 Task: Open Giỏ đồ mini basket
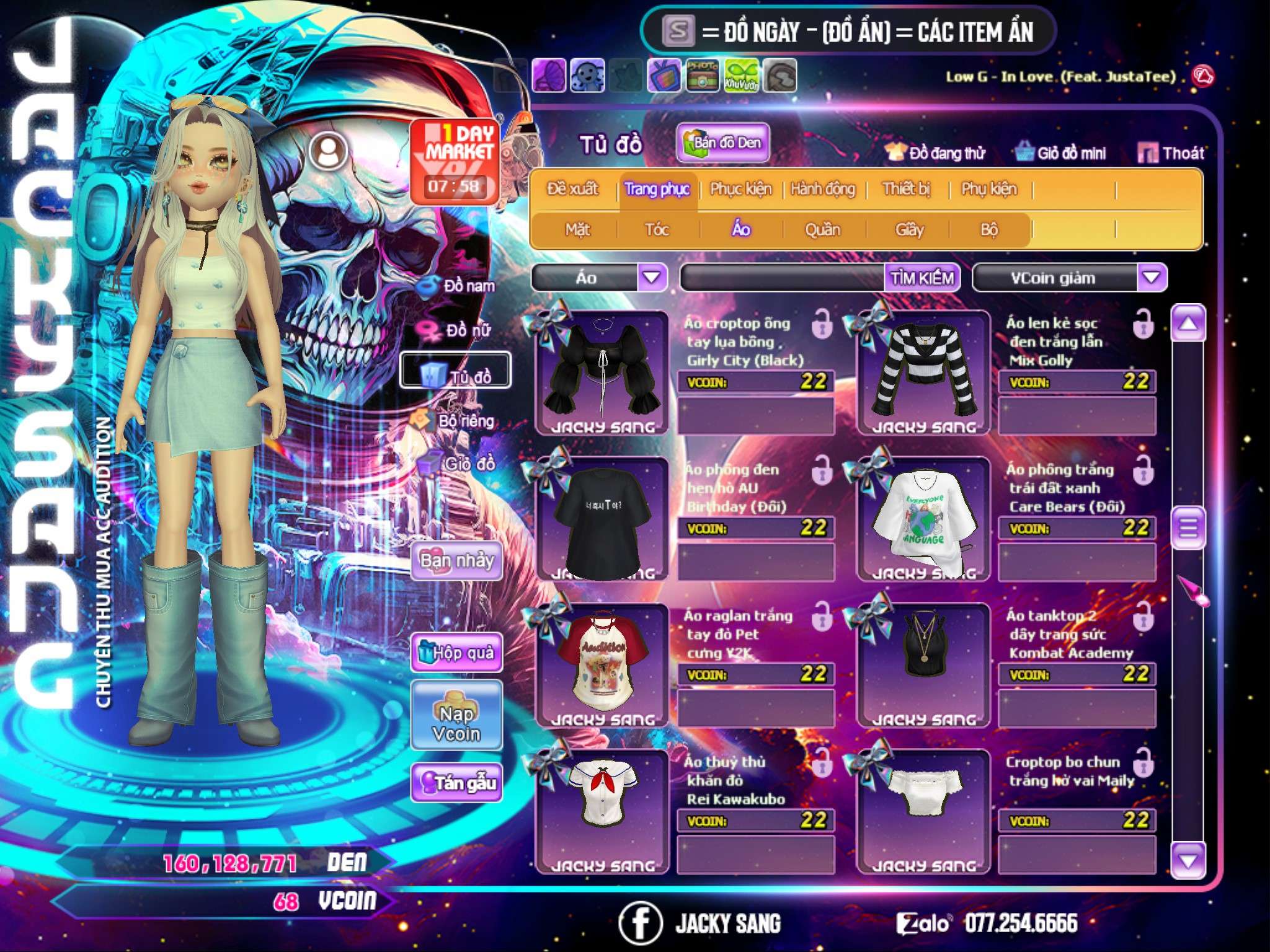point(1061,153)
